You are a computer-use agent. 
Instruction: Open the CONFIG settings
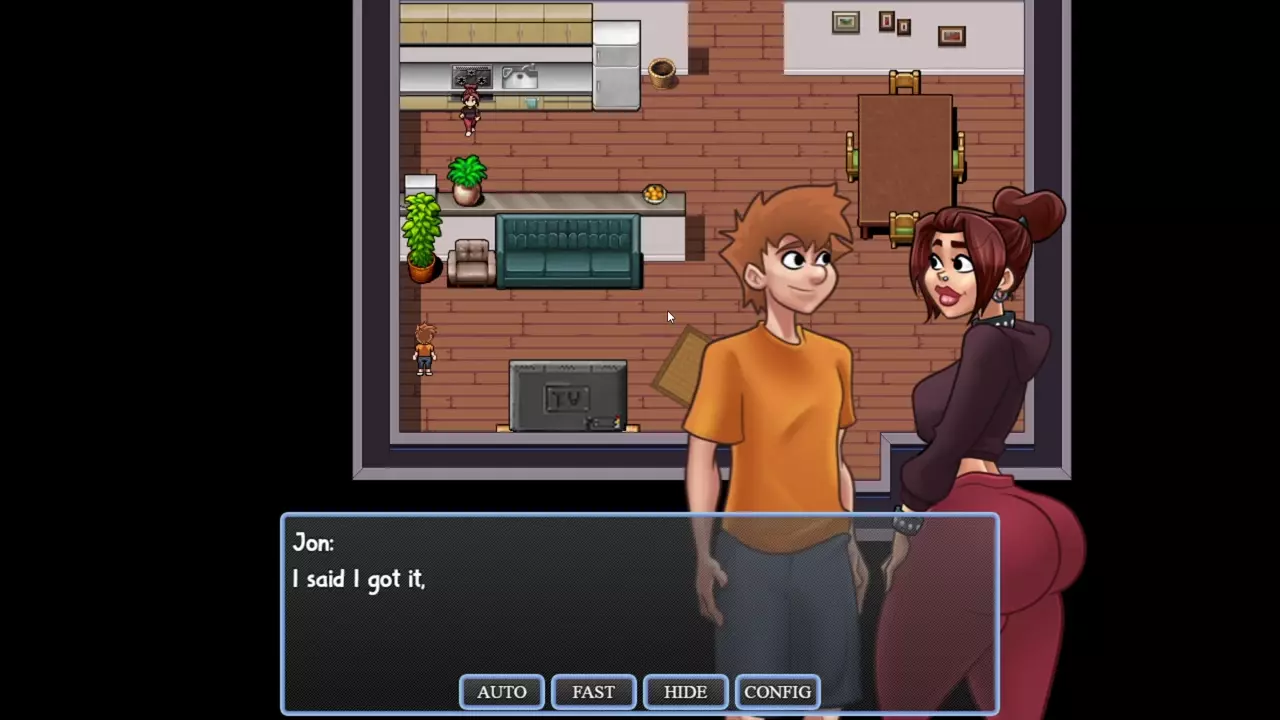pos(777,692)
